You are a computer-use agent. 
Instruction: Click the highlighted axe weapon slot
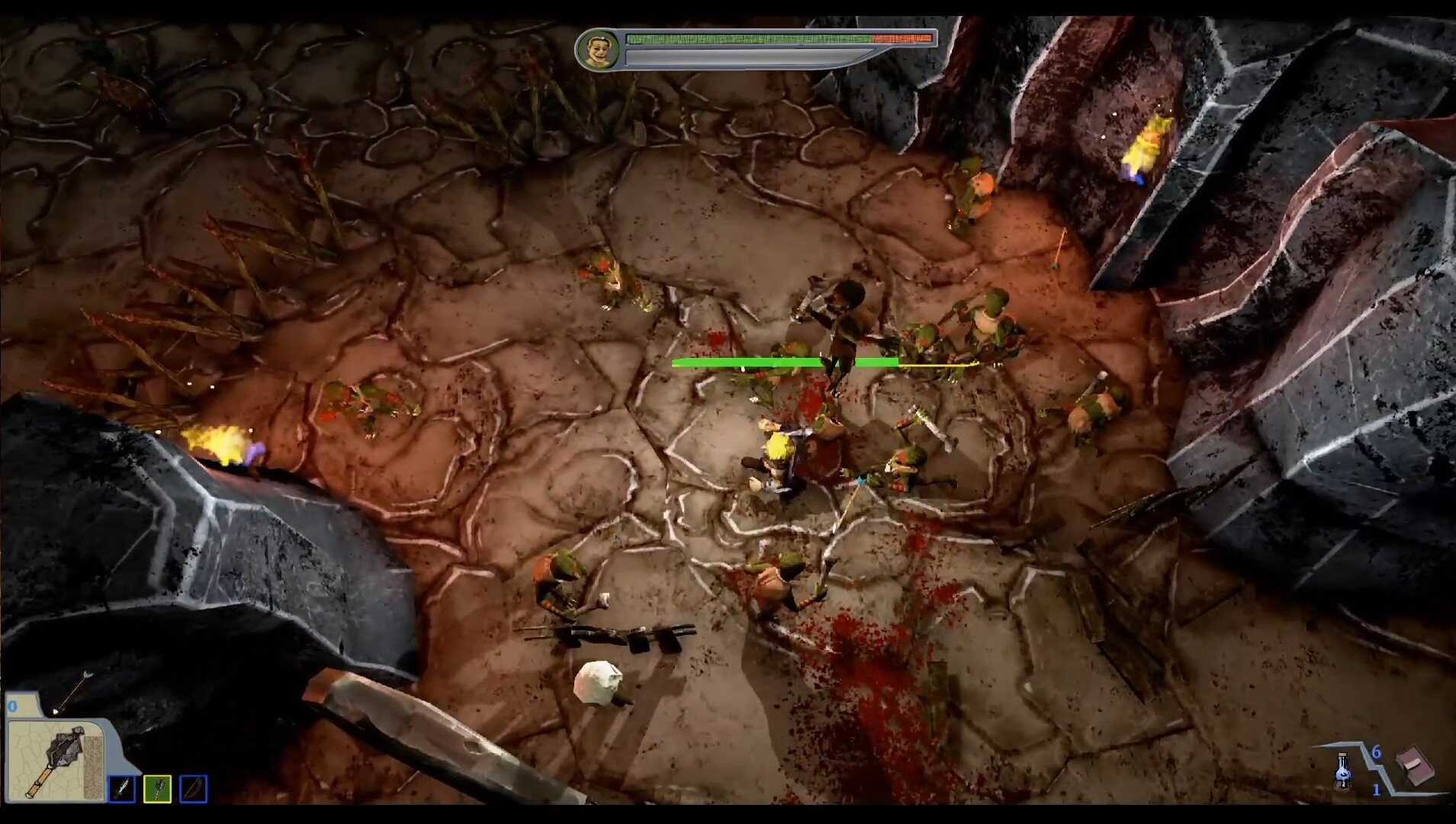click(x=156, y=790)
